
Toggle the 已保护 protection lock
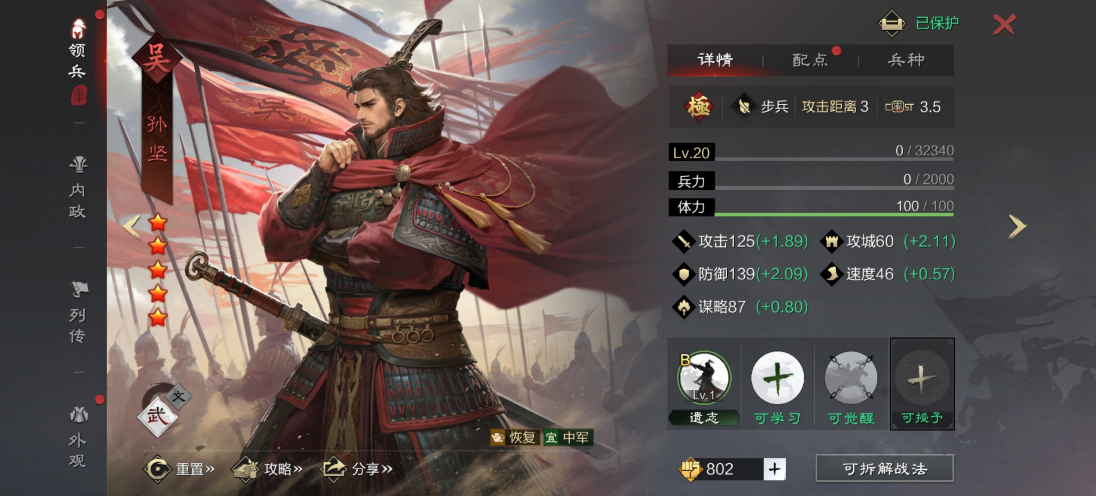coord(919,24)
